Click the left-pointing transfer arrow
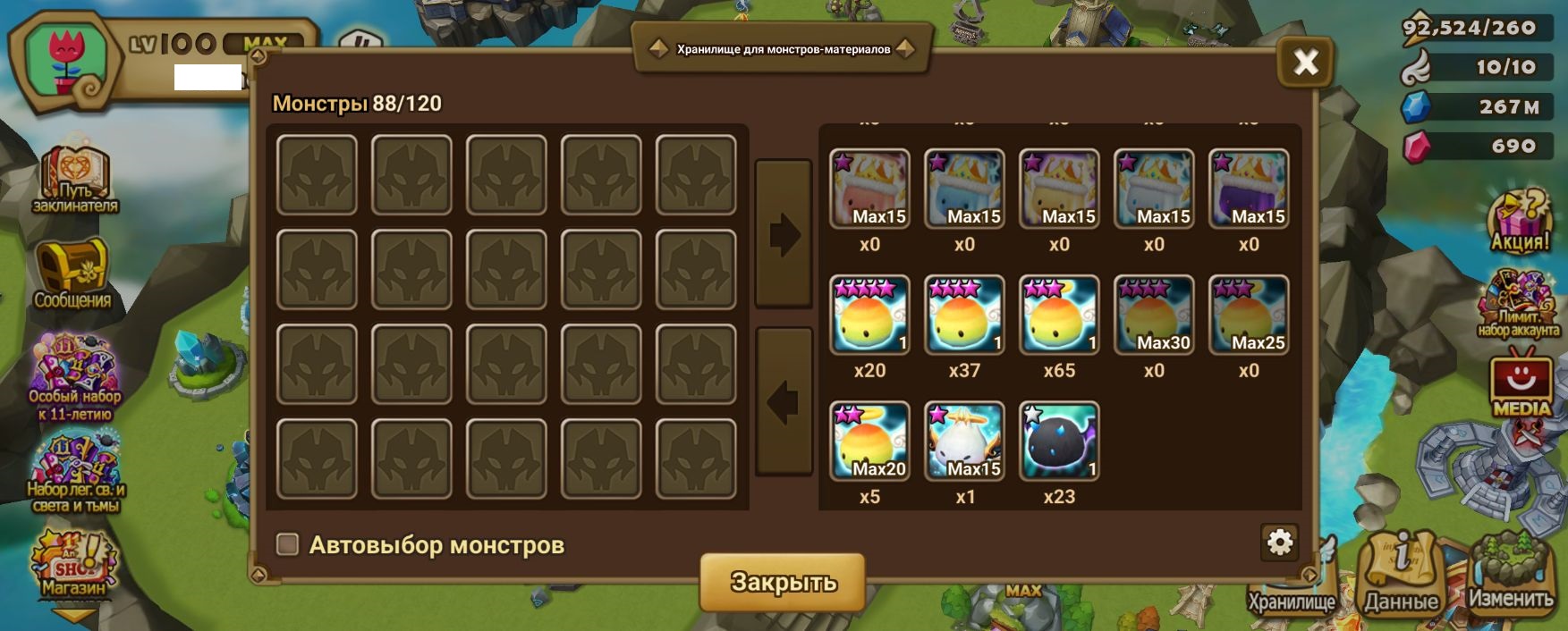 point(784,402)
